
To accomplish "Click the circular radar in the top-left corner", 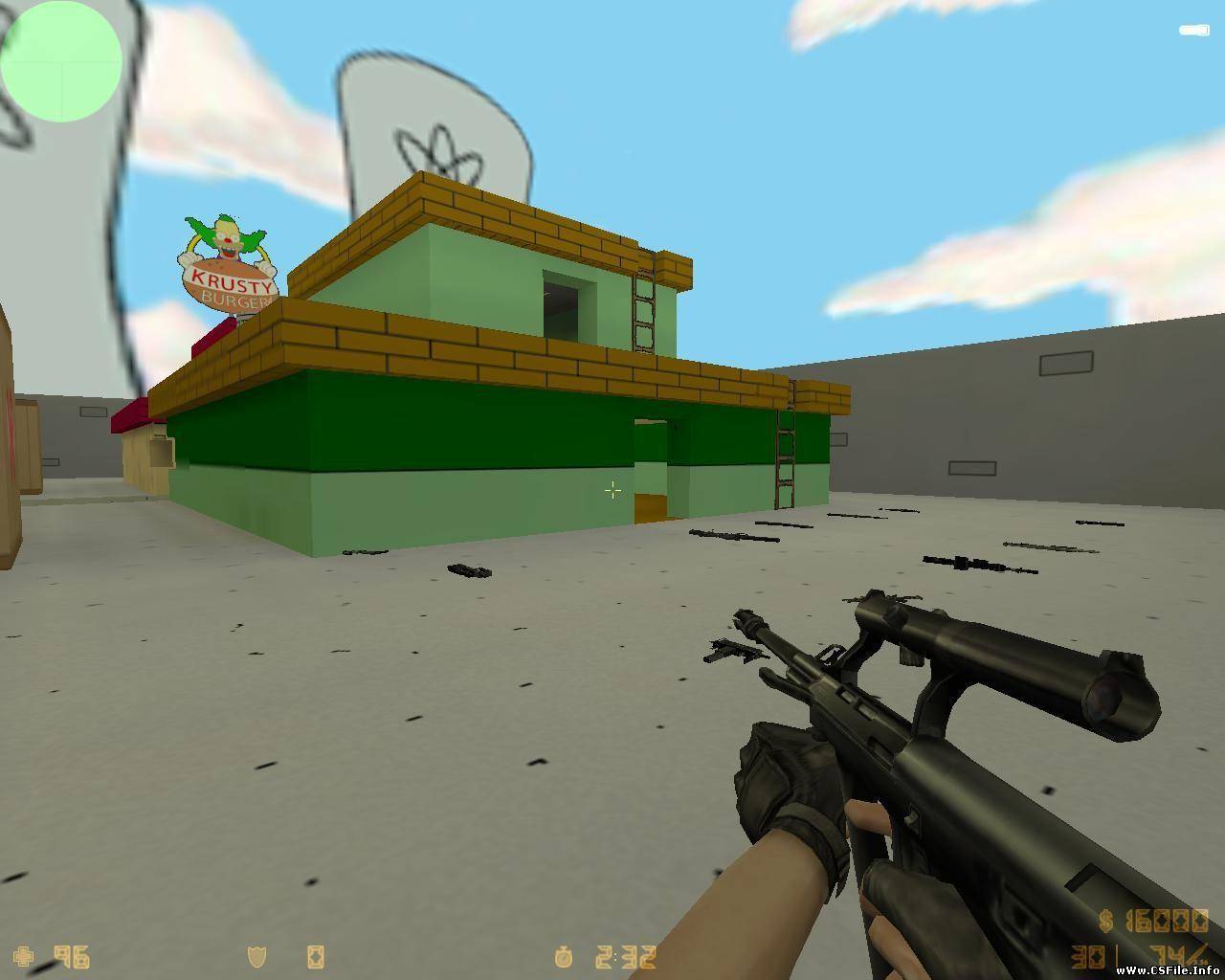I will click(x=62, y=62).
